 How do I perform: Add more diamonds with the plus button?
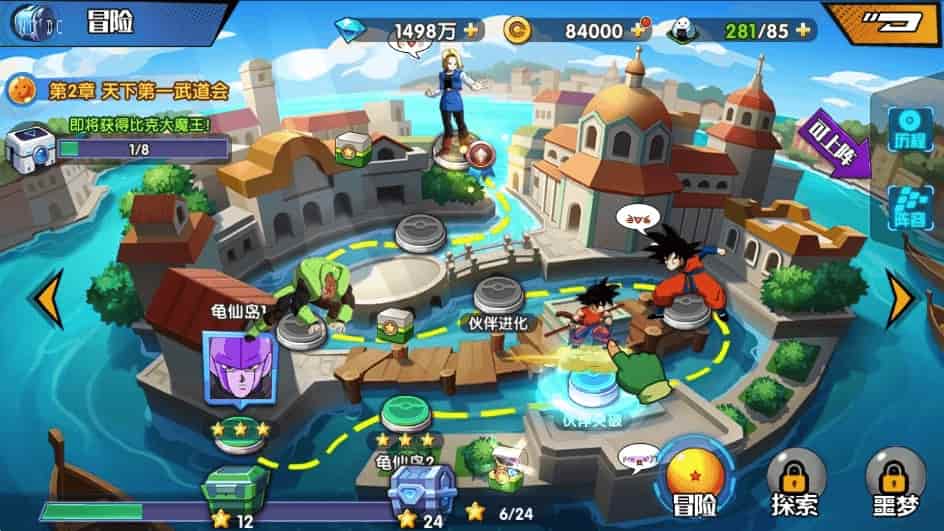471,29
